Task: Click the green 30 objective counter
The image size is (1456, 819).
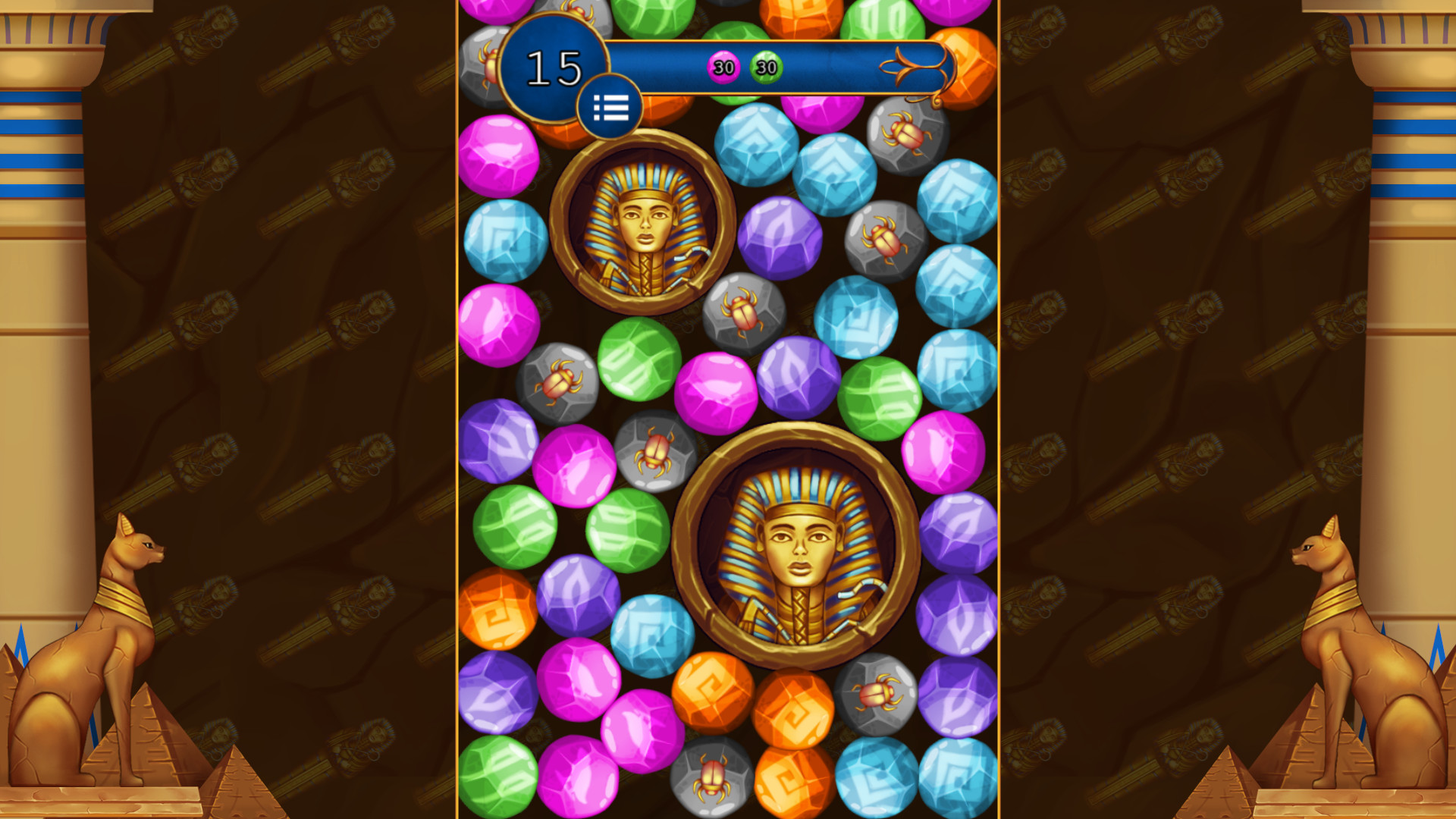Action: 765,67
